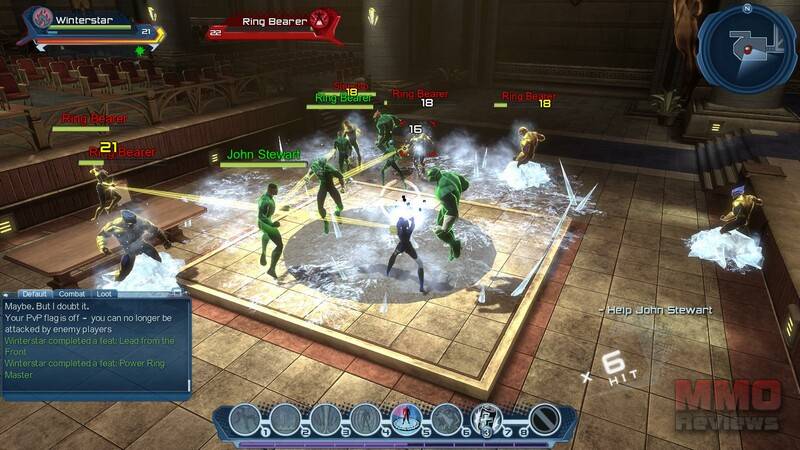The height and width of the screenshot is (450, 800).
Task: Use the consumable item in slot 7
Action: point(486,418)
